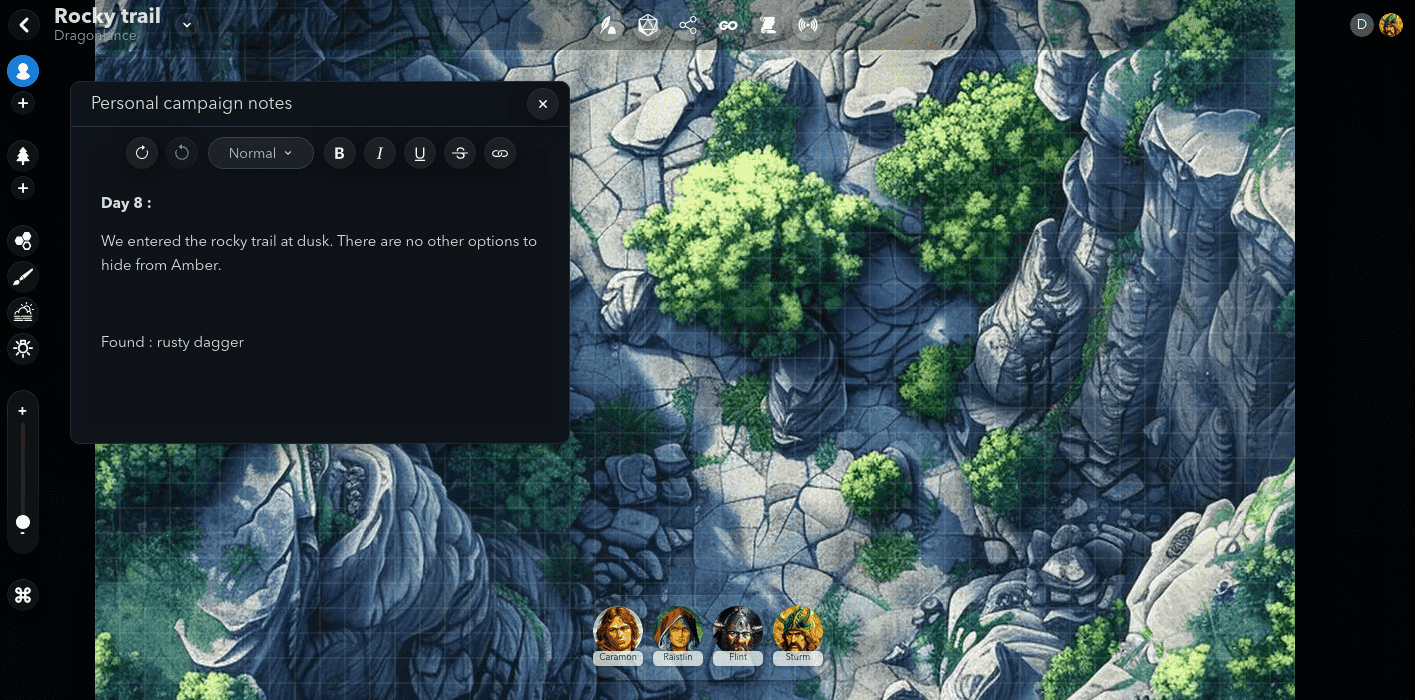Click the share icon in the top bar

click(688, 26)
